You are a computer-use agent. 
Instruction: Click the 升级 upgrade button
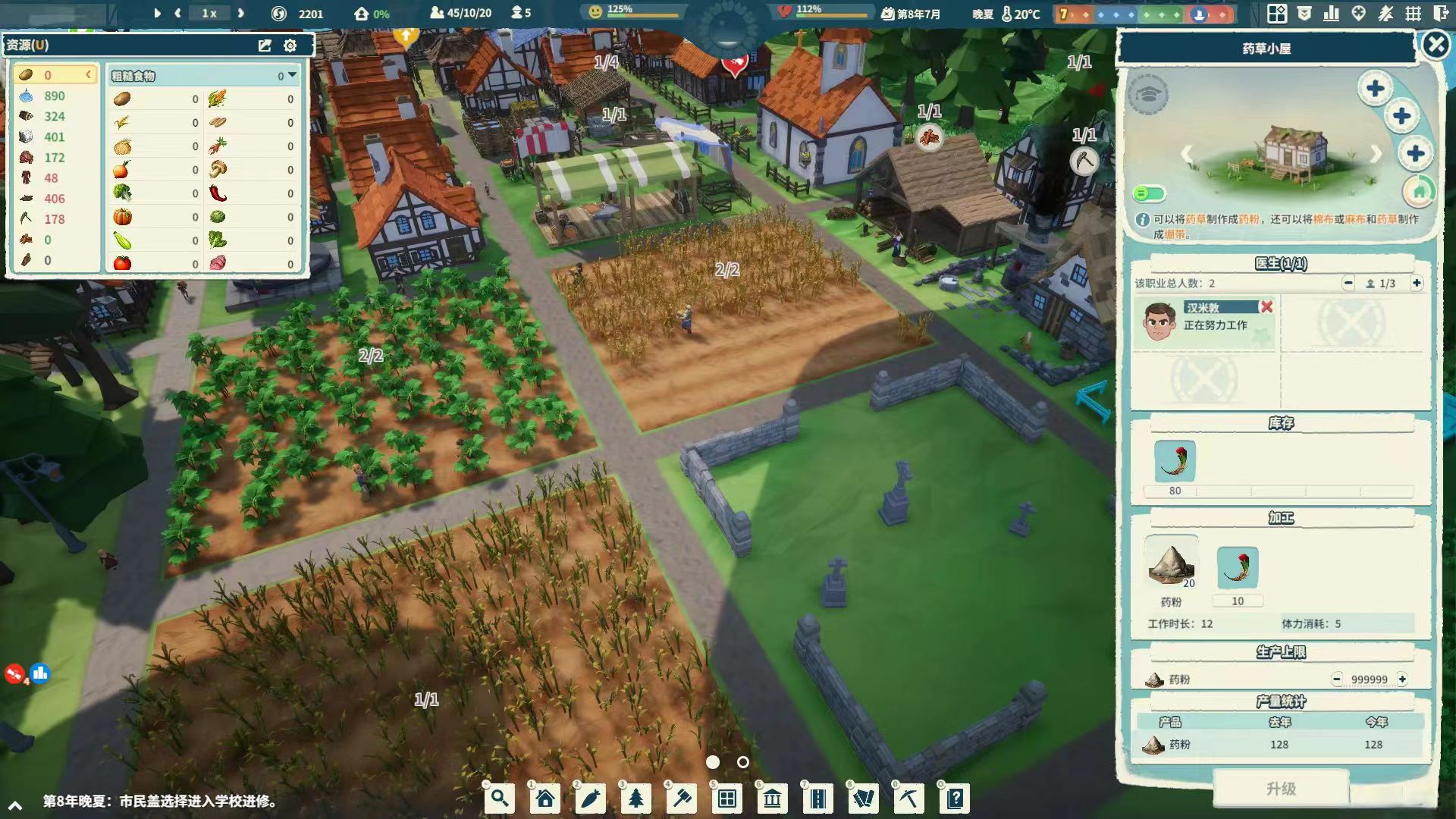(x=1281, y=789)
